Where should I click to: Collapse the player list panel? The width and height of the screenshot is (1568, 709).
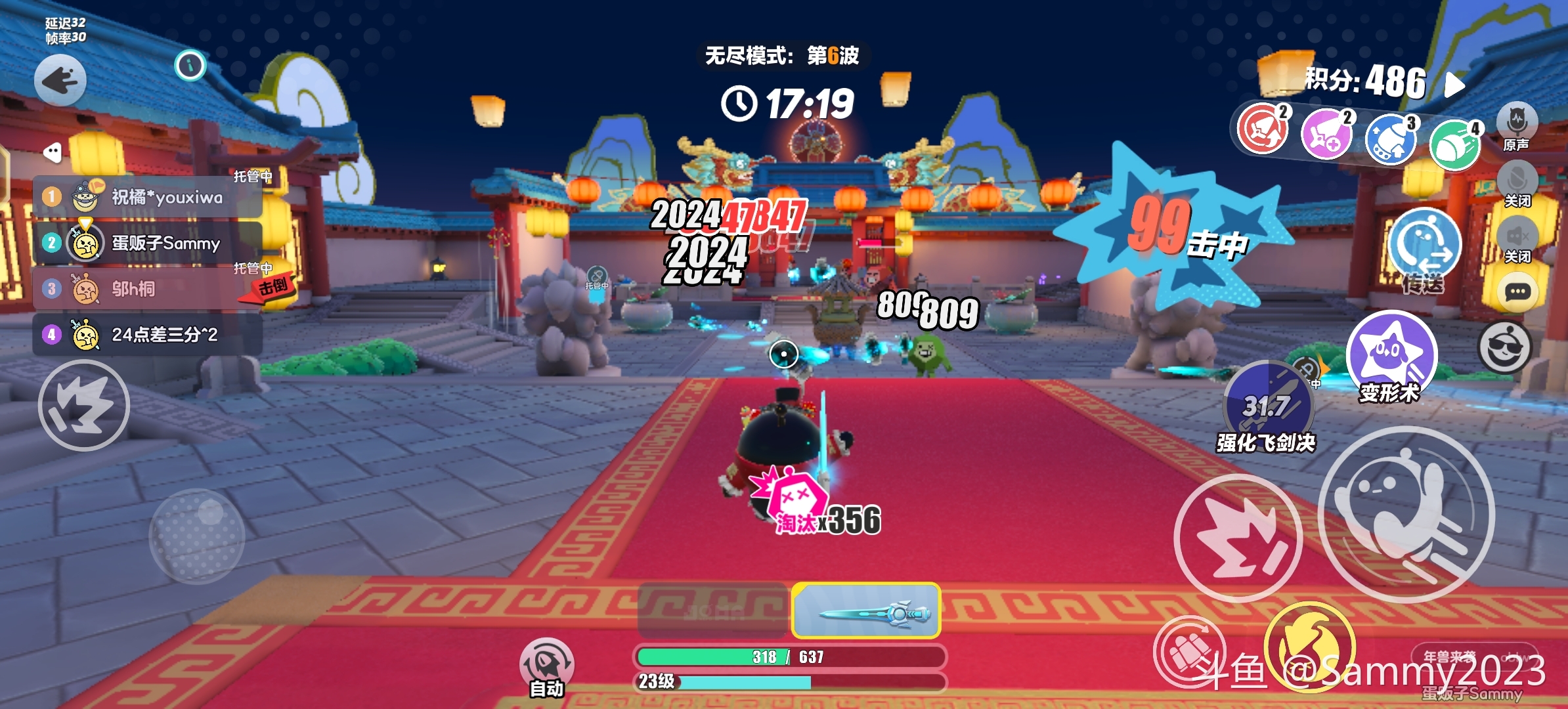[52, 152]
